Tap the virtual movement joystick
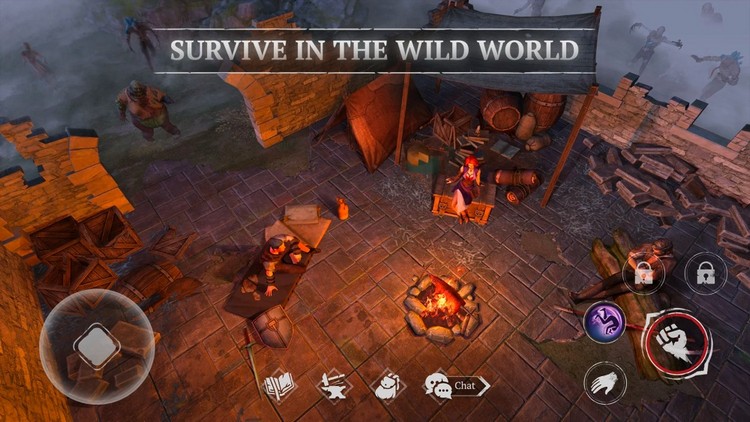Viewport: 750px width, 422px height. (x=97, y=347)
